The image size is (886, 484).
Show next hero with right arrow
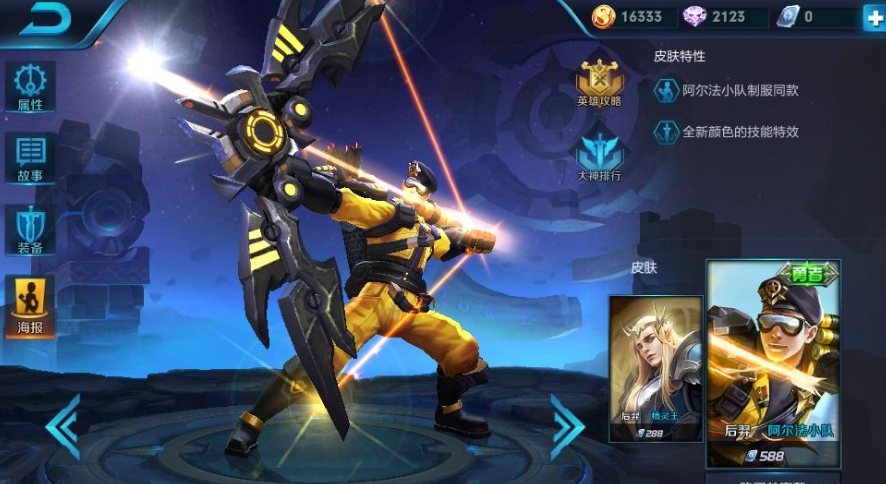tap(567, 426)
